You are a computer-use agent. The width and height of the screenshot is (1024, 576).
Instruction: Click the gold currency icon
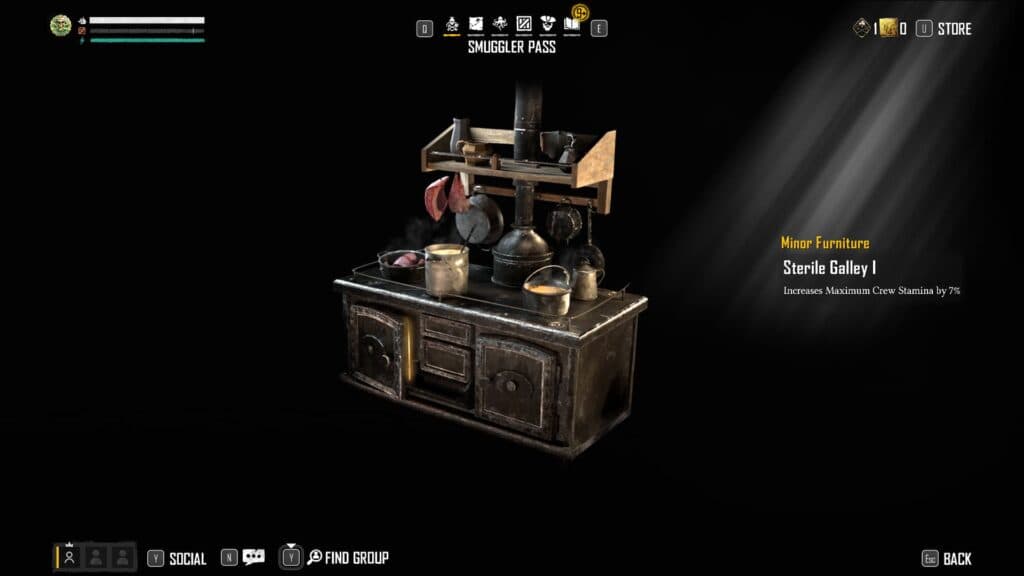887,29
